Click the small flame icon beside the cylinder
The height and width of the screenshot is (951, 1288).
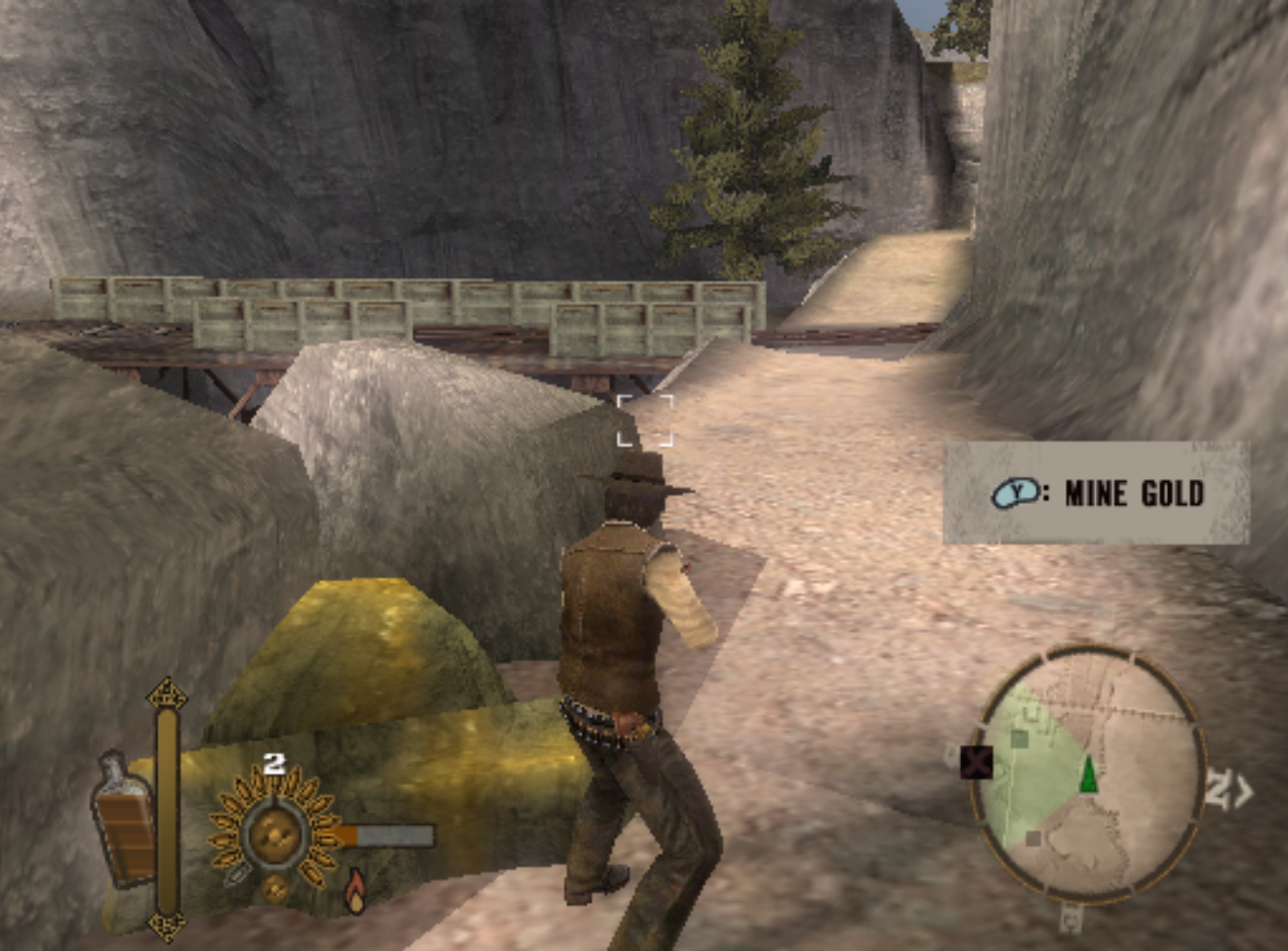355,891
